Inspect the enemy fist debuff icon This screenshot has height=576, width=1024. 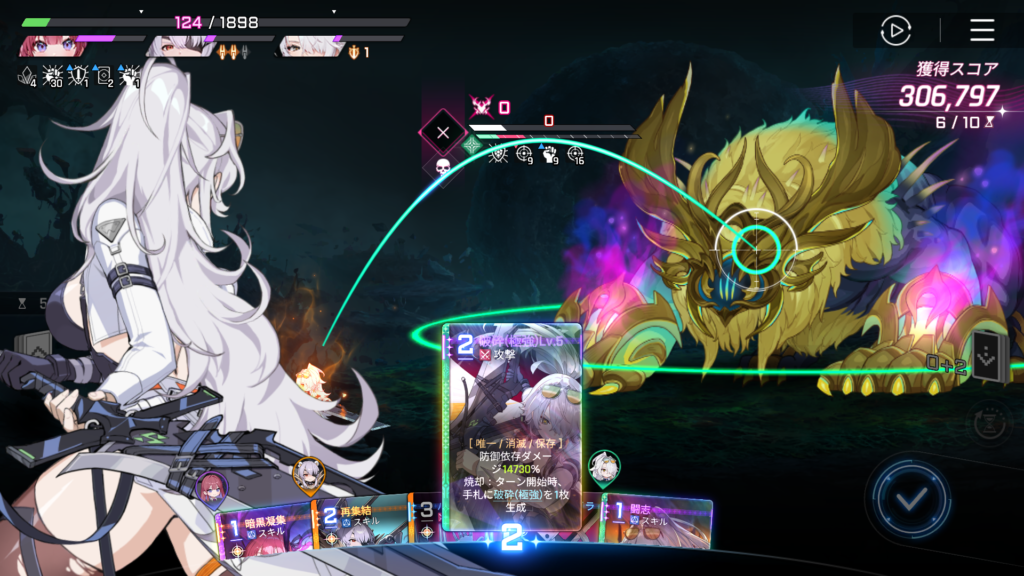550,155
